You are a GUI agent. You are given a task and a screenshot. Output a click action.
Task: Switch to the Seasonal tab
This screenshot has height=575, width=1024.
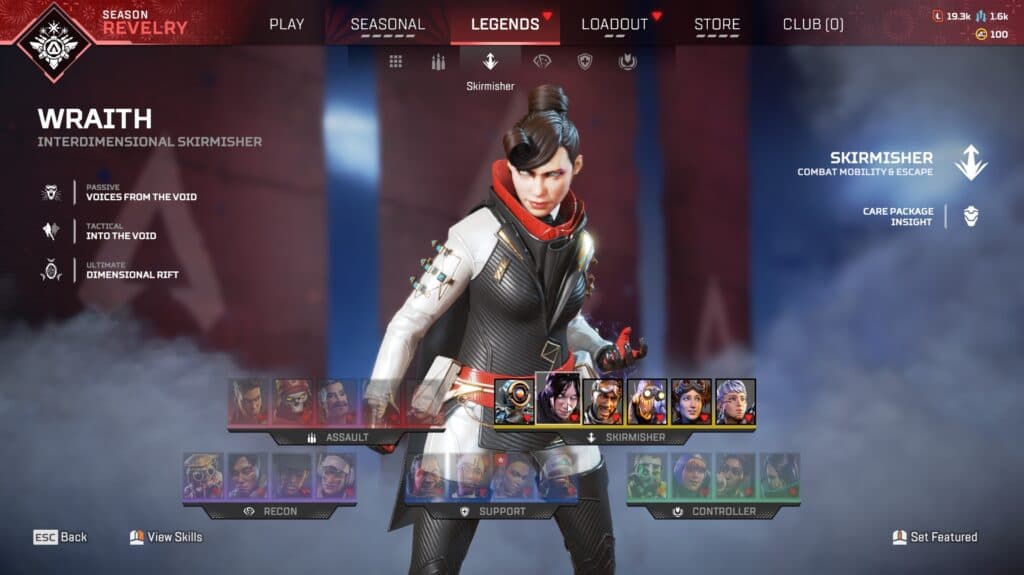click(387, 24)
